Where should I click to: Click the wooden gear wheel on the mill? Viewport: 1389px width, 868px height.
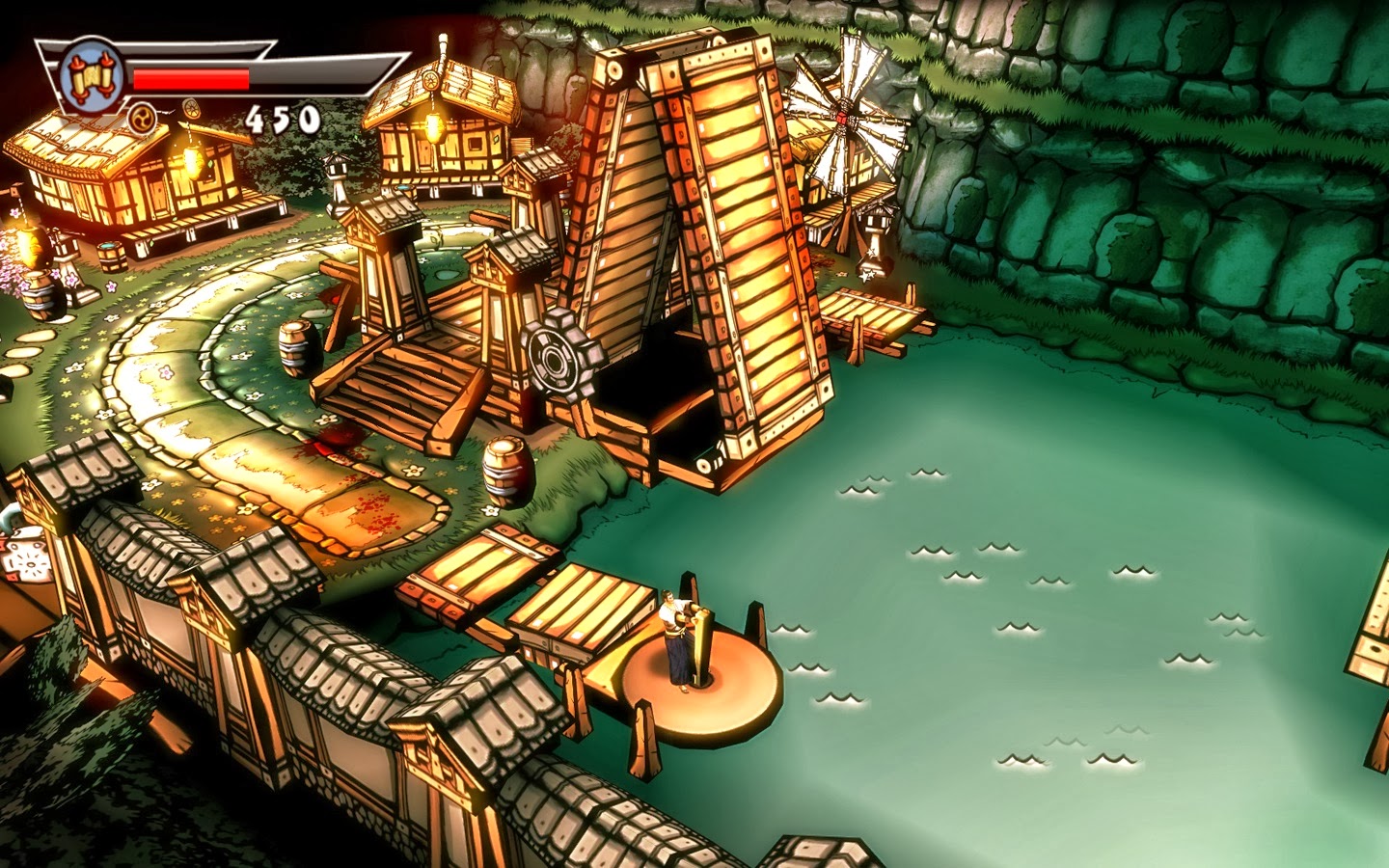pyautogui.click(x=553, y=357)
